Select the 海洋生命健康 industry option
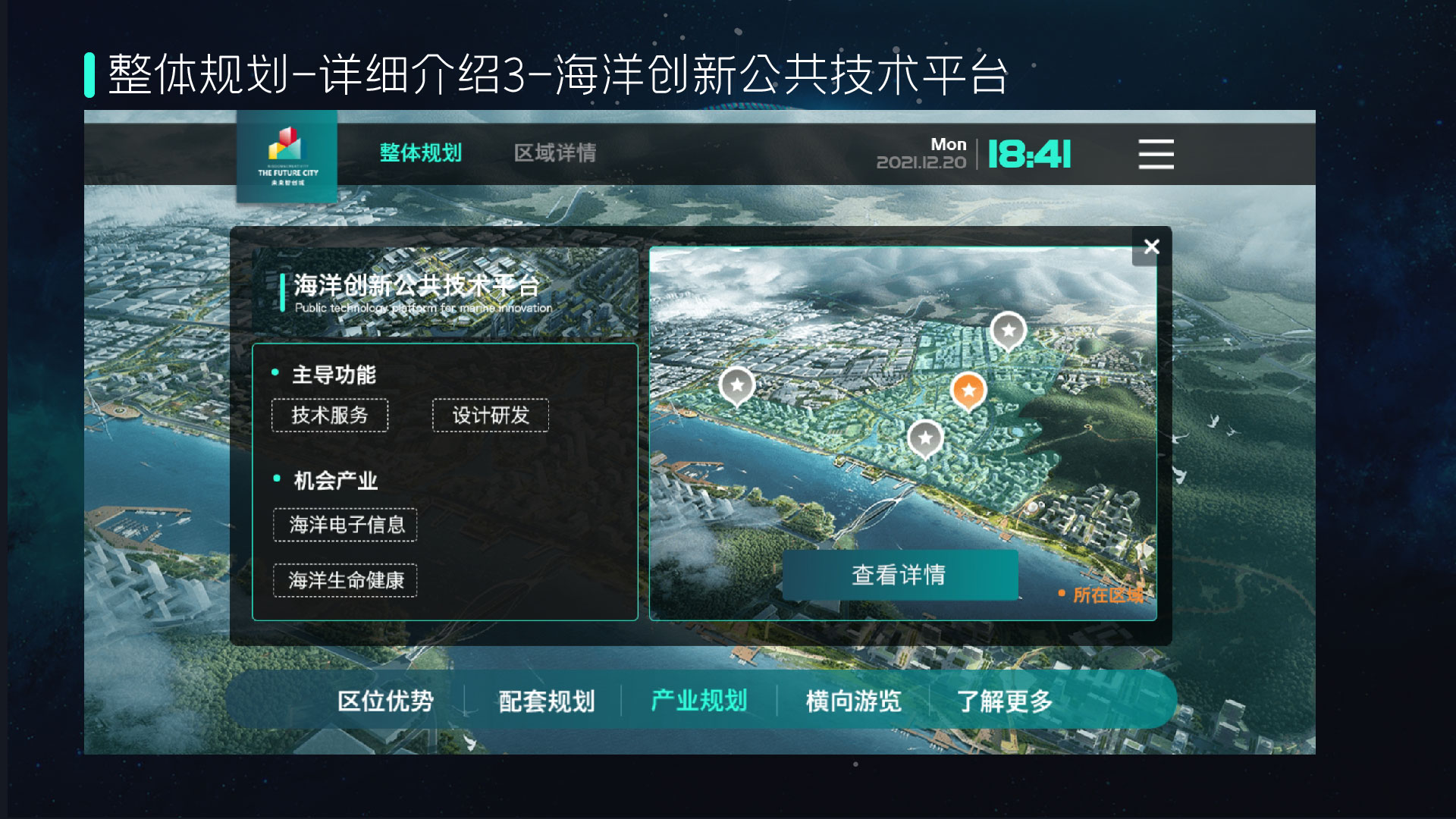 [x=345, y=580]
